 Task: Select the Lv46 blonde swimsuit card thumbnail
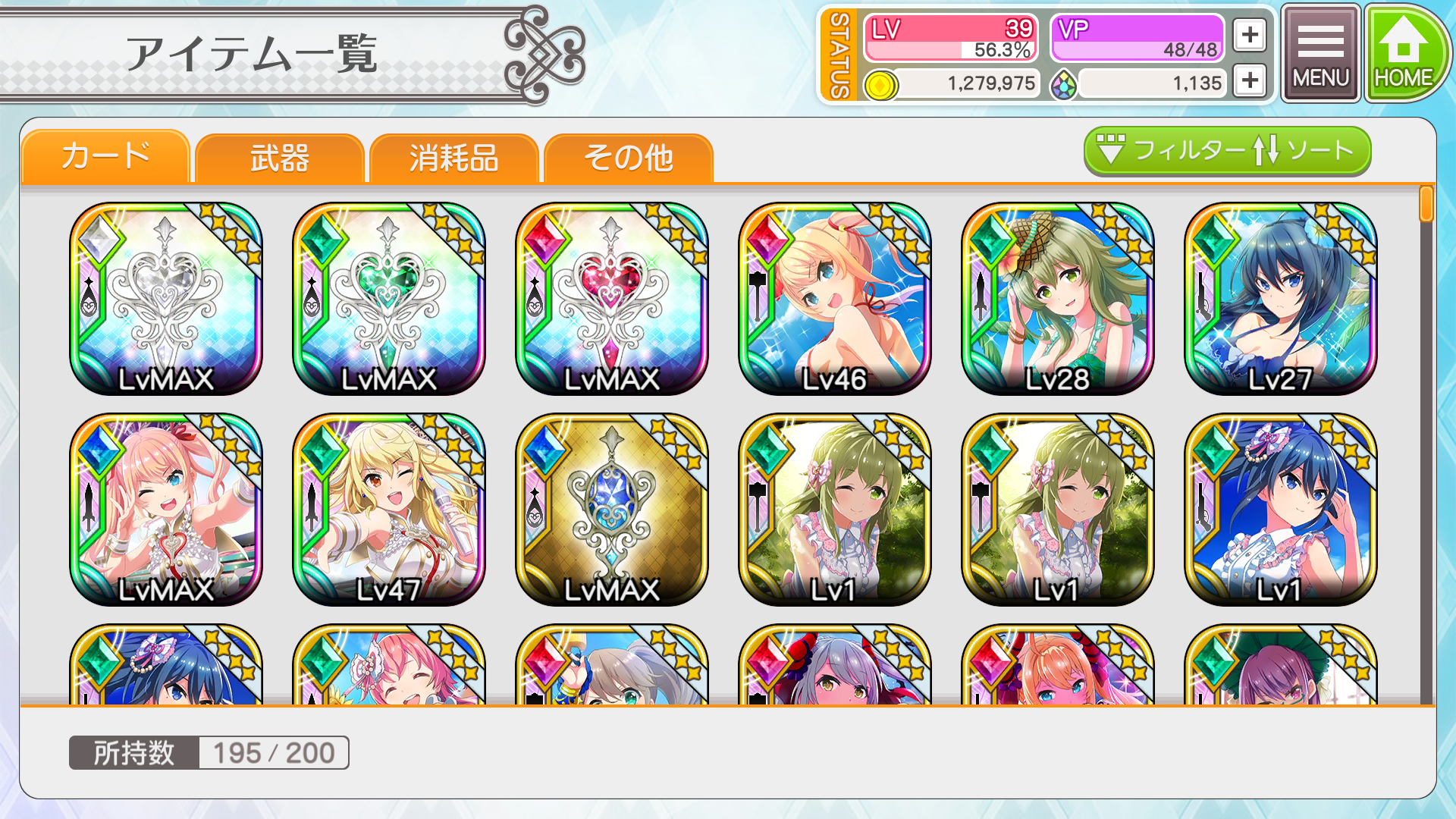coord(834,298)
